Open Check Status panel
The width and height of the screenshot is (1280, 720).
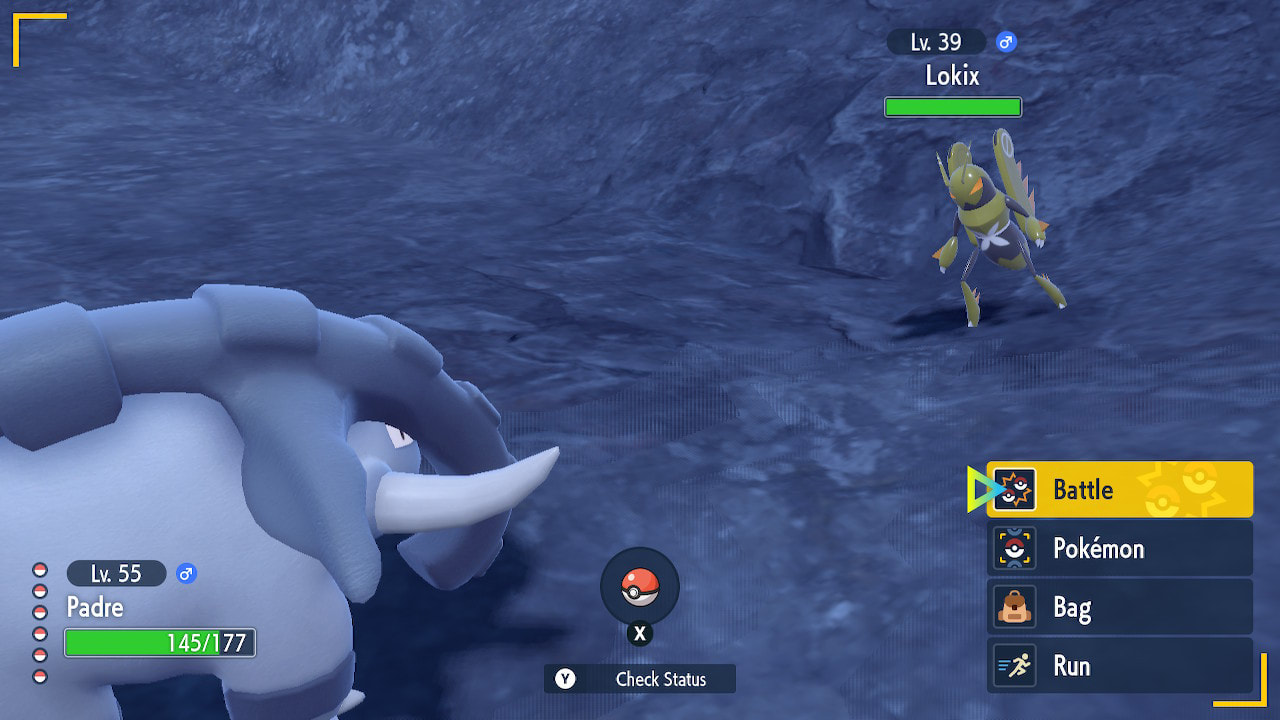point(640,679)
